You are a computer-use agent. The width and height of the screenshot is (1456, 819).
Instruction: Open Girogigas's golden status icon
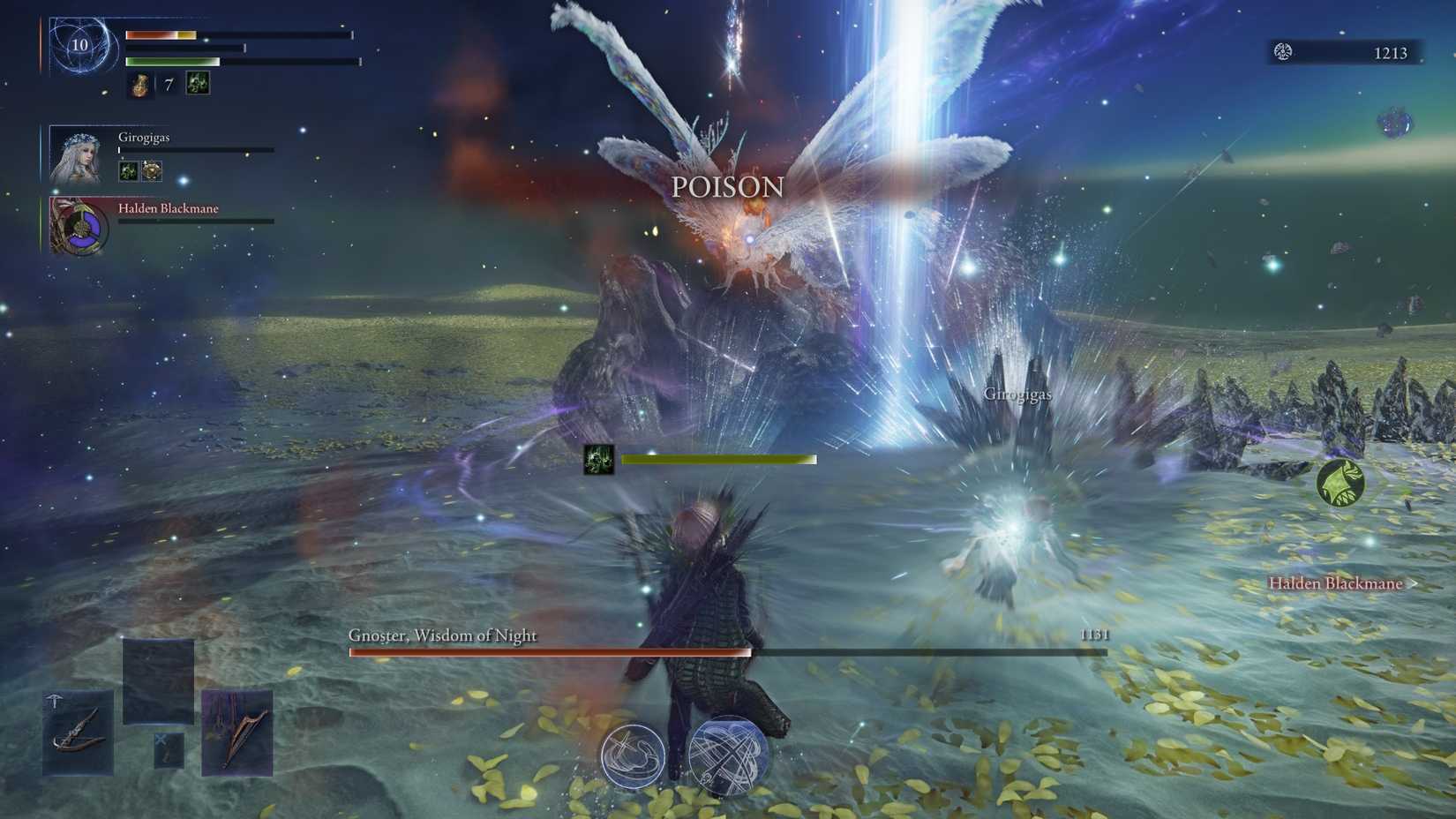[x=152, y=170]
